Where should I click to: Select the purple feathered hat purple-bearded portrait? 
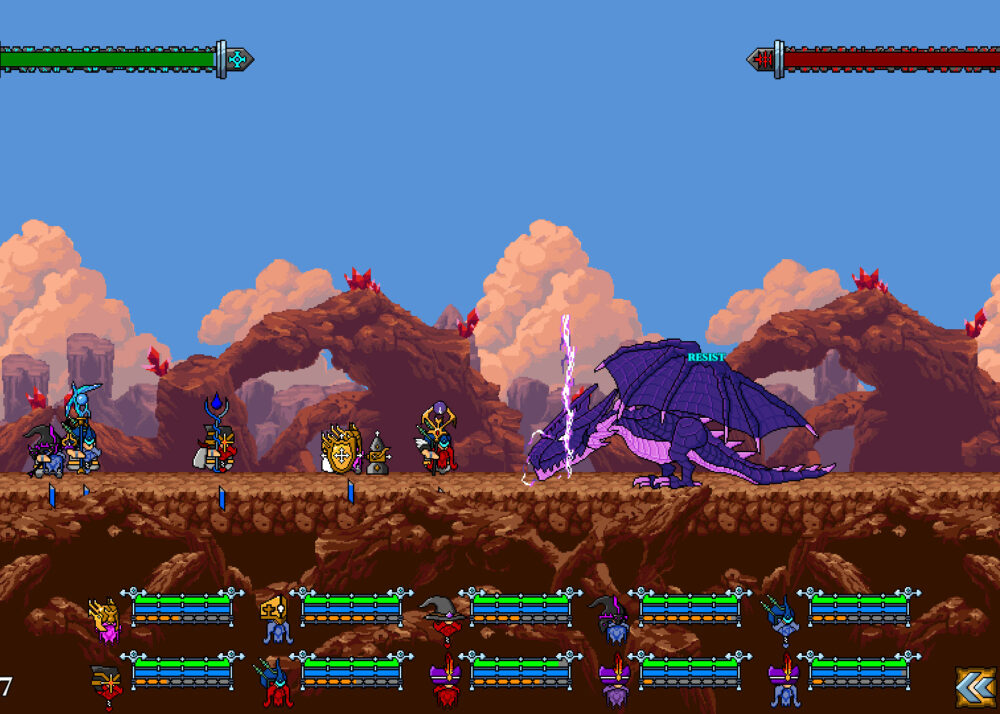pyautogui.click(x=612, y=683)
